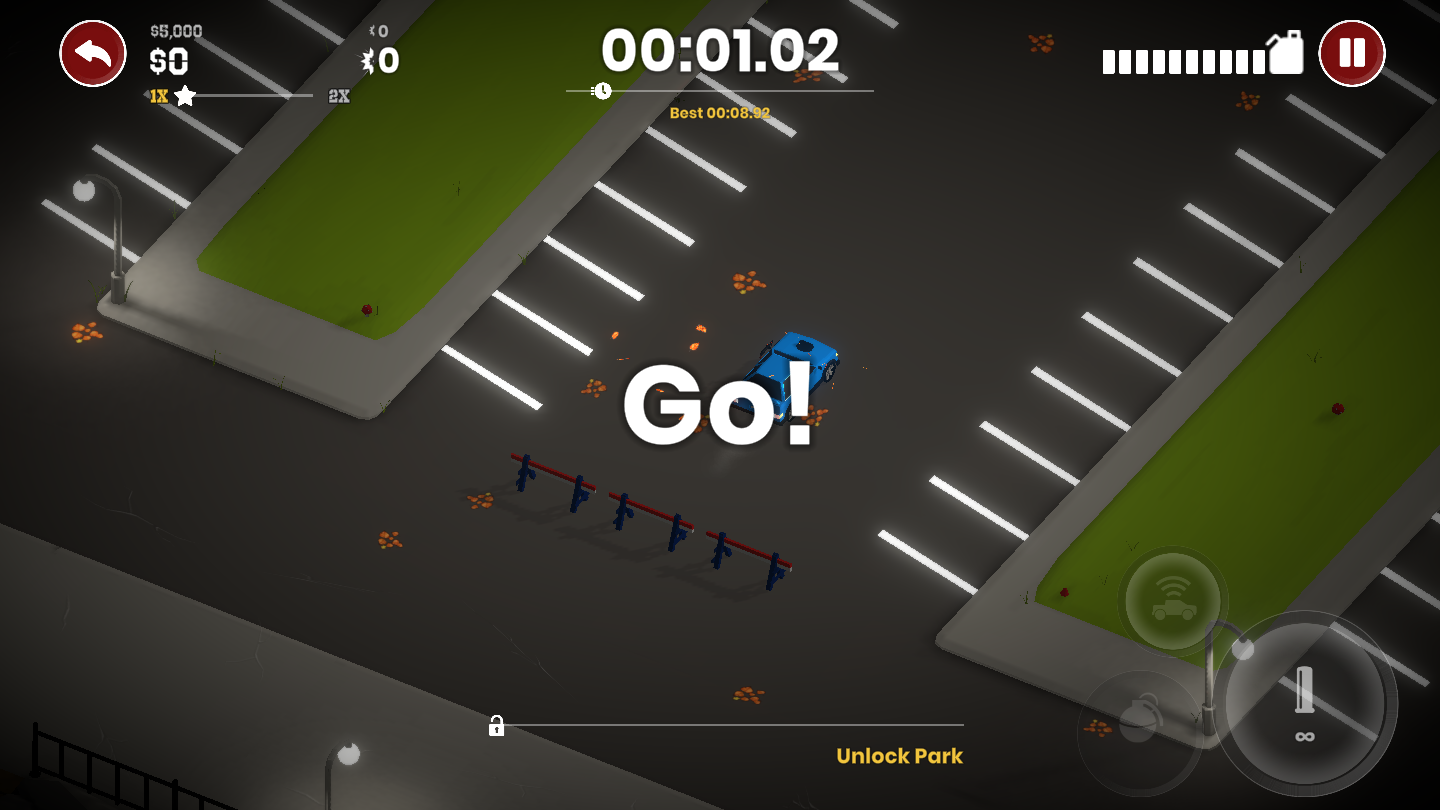Fire the infinite-ammo bullet weapon button
Screen dimensions: 1440x810
pos(1304,703)
